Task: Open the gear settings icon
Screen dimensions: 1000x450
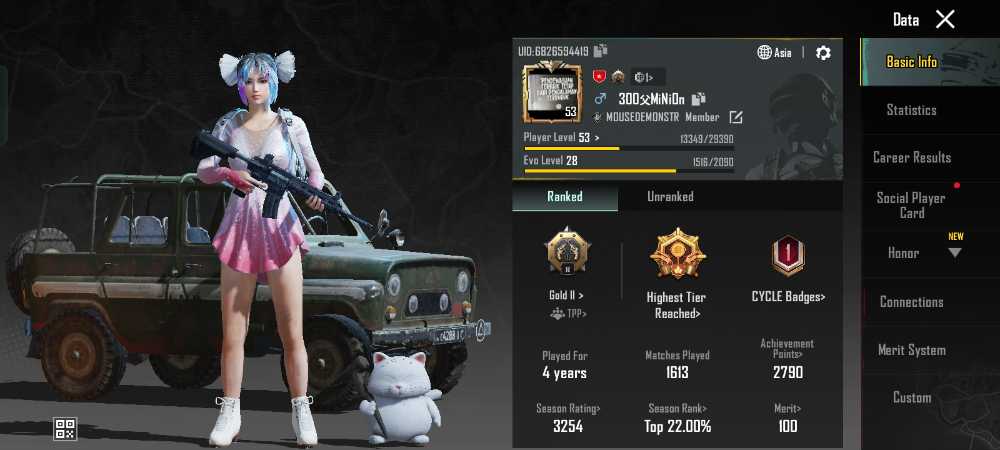Action: tap(823, 53)
